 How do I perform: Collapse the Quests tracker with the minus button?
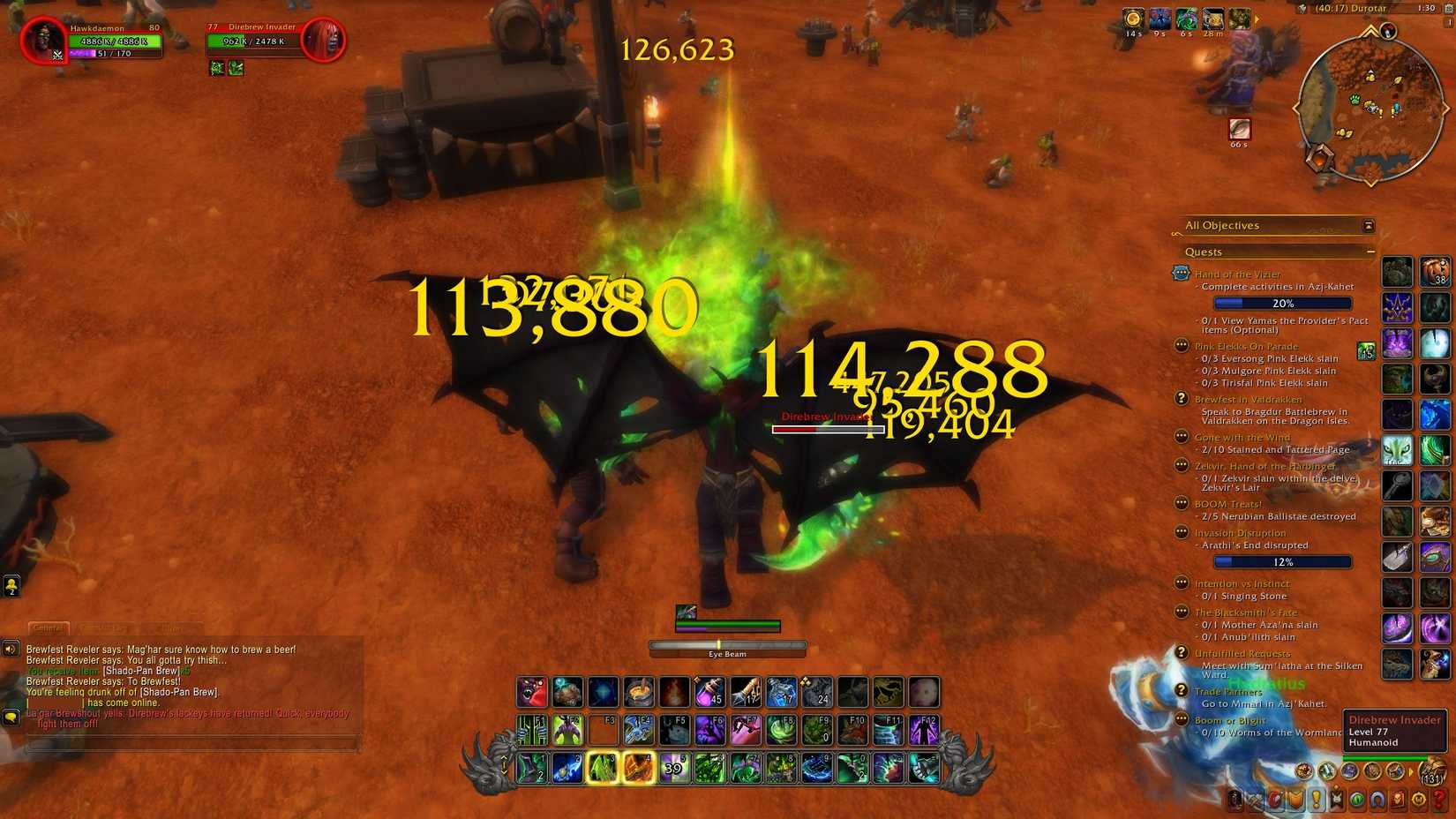(x=1371, y=252)
